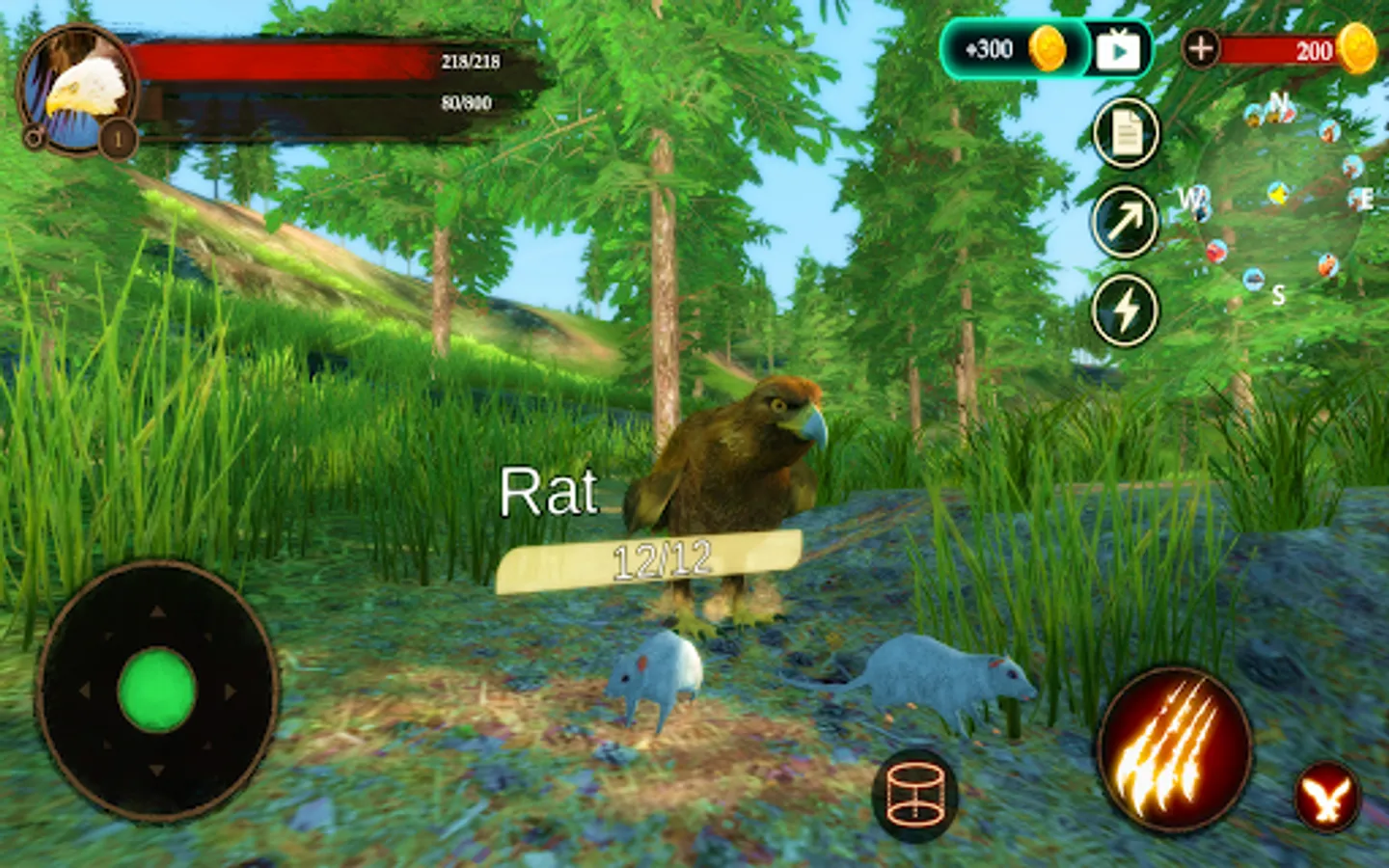This screenshot has height=868, width=1389.
Task: Claim +300 coins by watching video
Action: tap(1118, 49)
